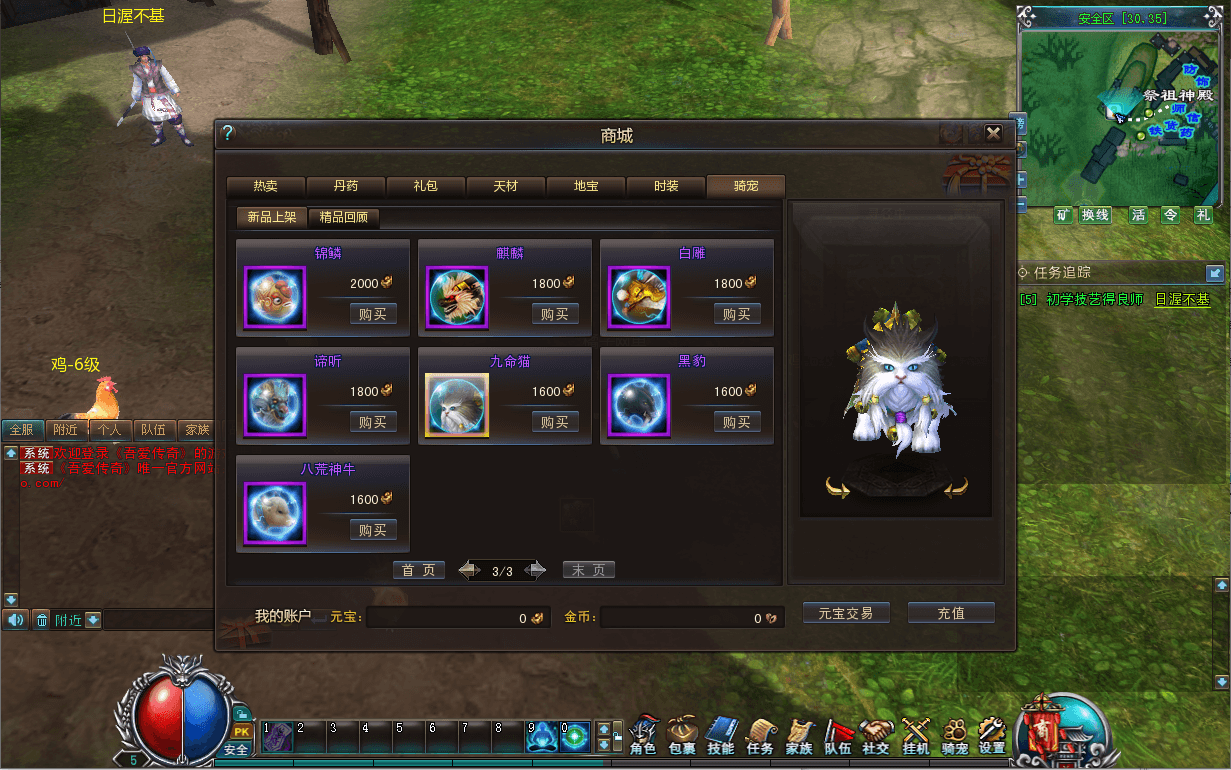This screenshot has height=770, width=1231.
Task: Open the shop help question mark
Action: point(227,132)
